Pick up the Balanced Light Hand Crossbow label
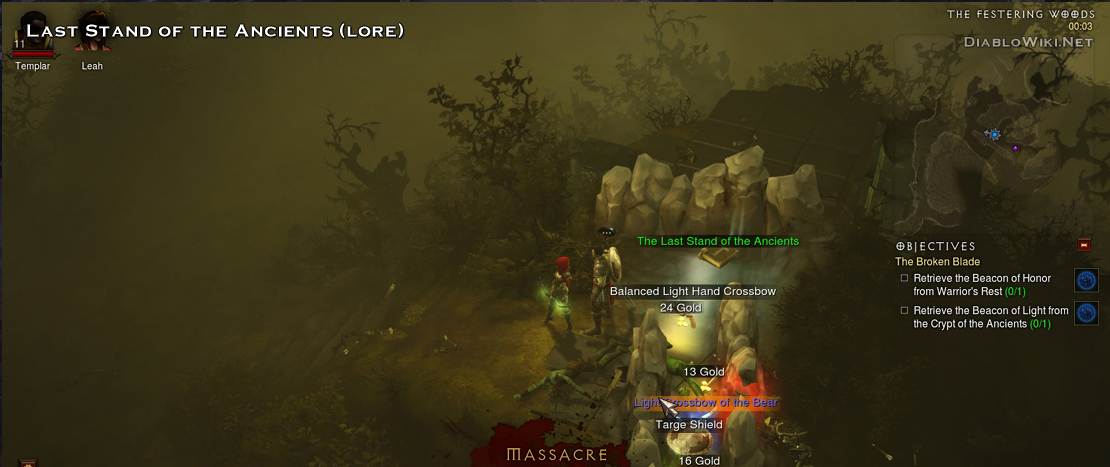The height and width of the screenshot is (467, 1110). 693,291
